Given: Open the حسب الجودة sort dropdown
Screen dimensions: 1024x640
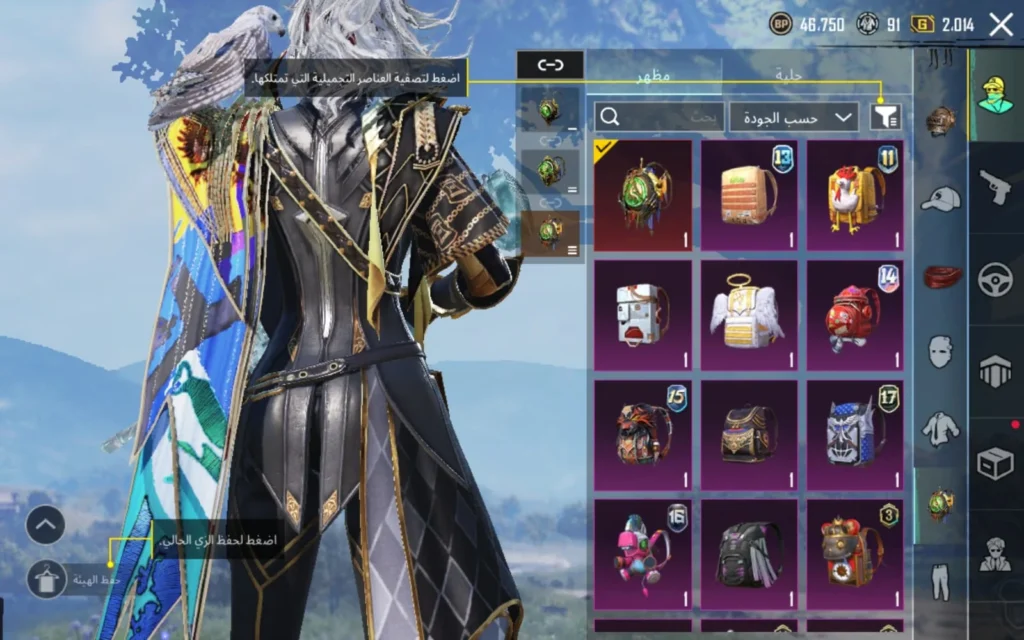Looking at the screenshot, I should click(x=794, y=117).
